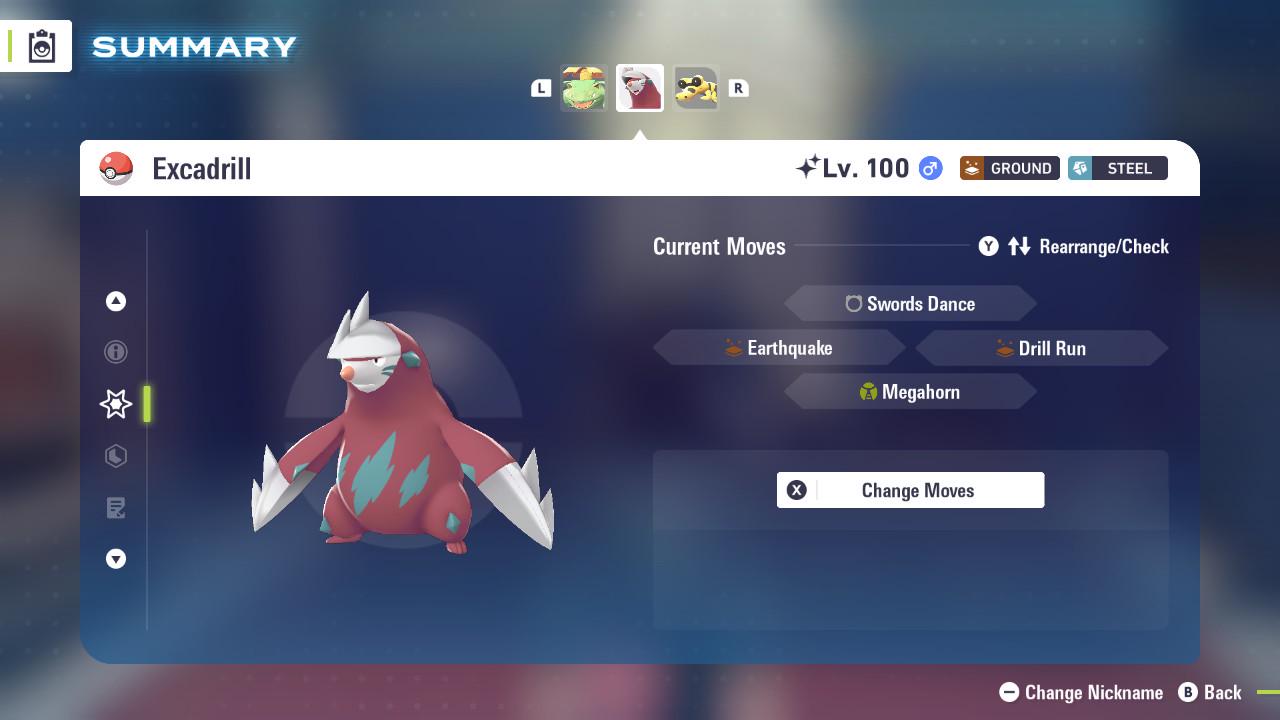Select the Swords Dance move
This screenshot has width=1280, height=720.
[910, 303]
